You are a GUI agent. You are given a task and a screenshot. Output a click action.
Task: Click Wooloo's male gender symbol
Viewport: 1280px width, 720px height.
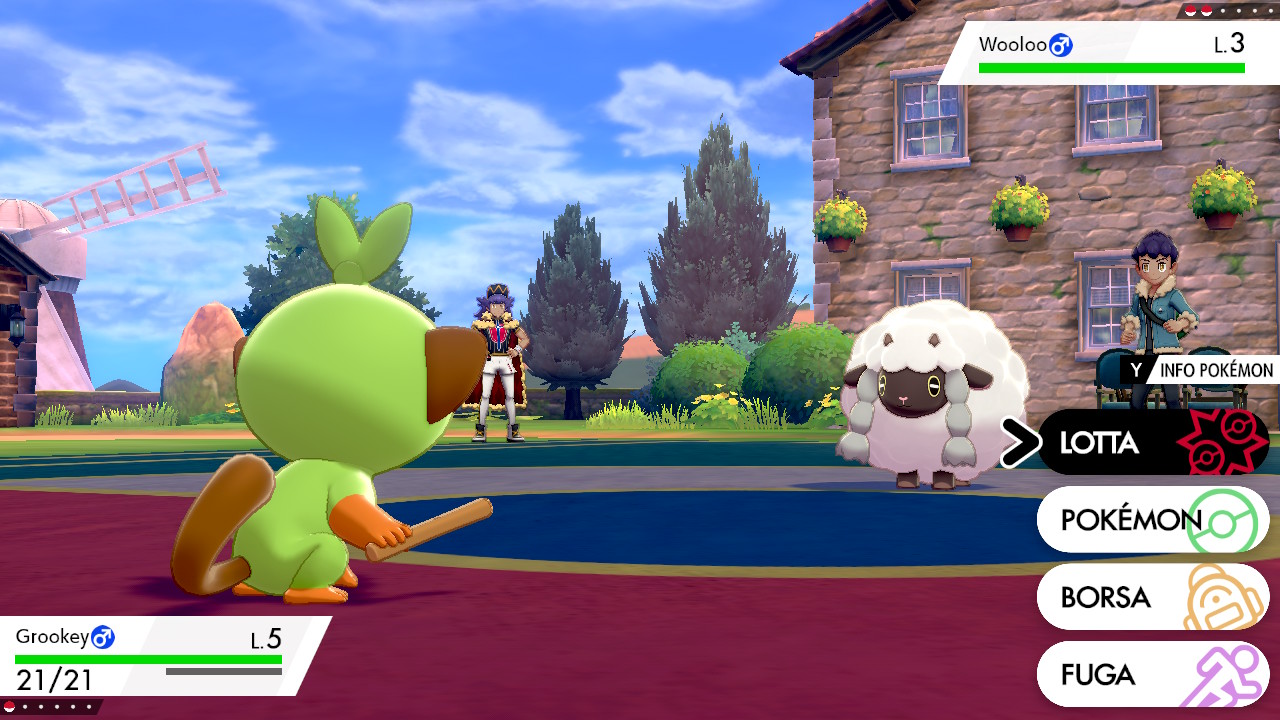pos(1061,44)
